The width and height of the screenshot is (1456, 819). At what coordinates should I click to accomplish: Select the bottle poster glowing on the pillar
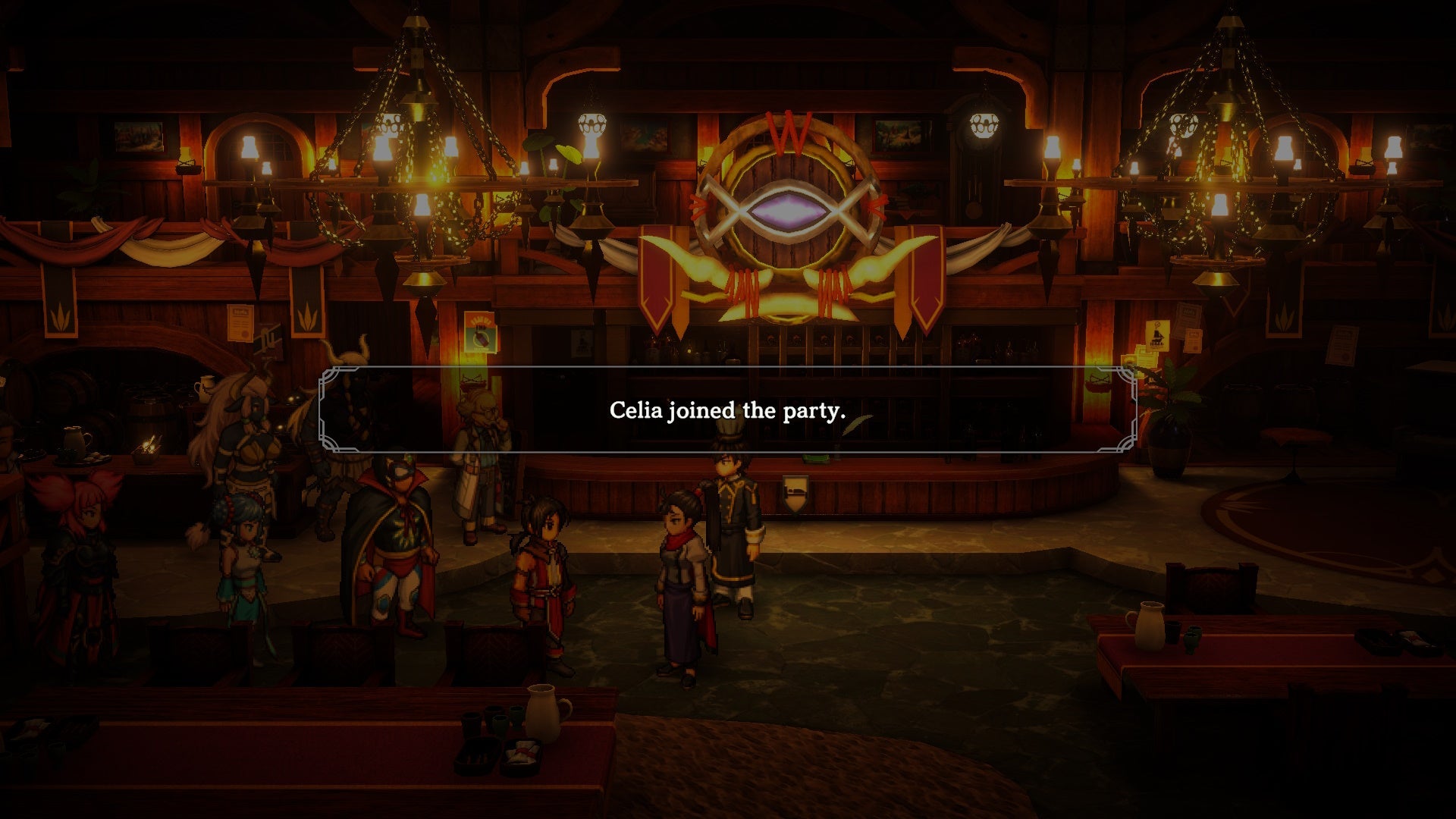480,334
